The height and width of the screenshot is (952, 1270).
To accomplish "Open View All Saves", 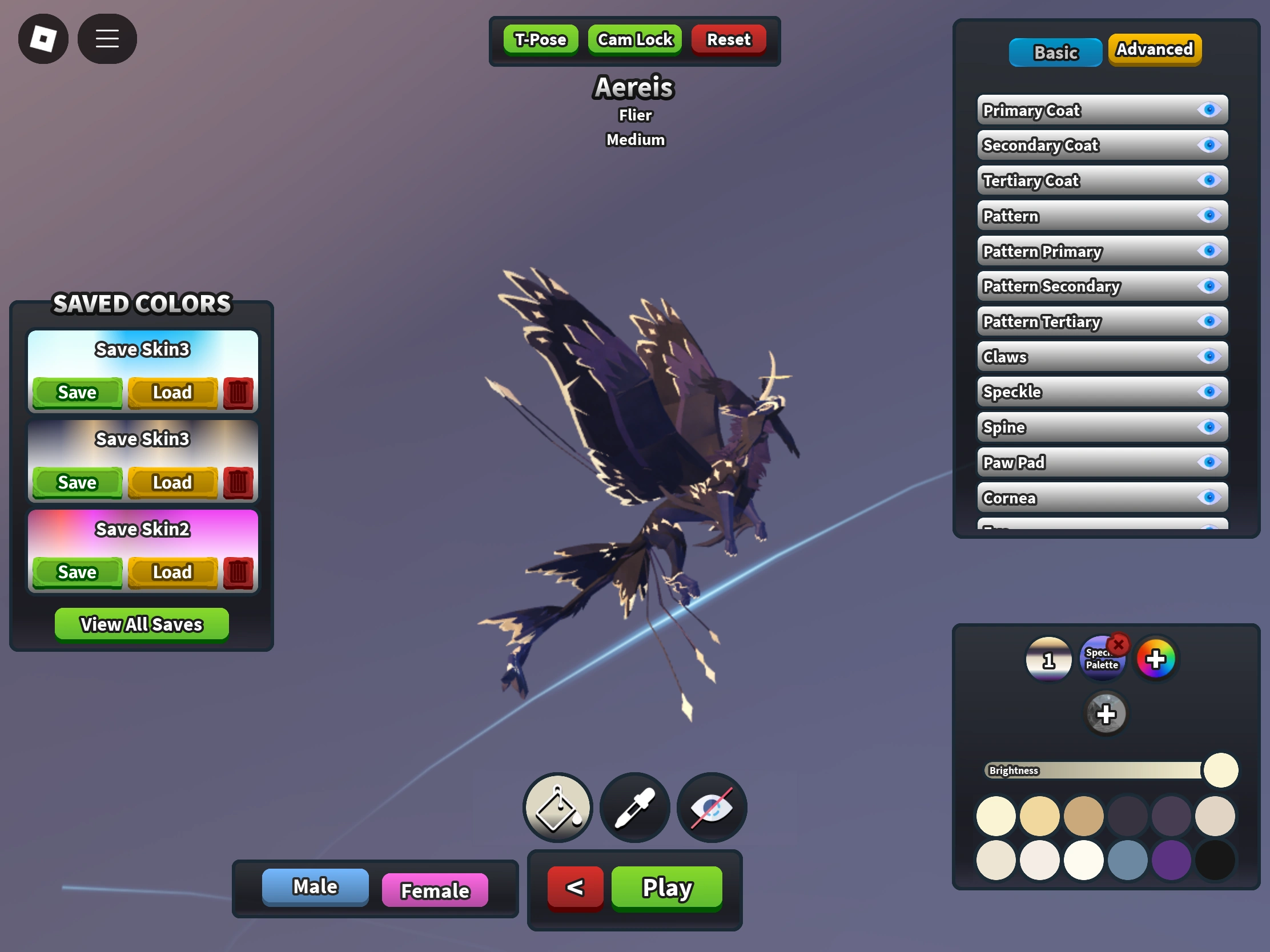I will [x=141, y=624].
